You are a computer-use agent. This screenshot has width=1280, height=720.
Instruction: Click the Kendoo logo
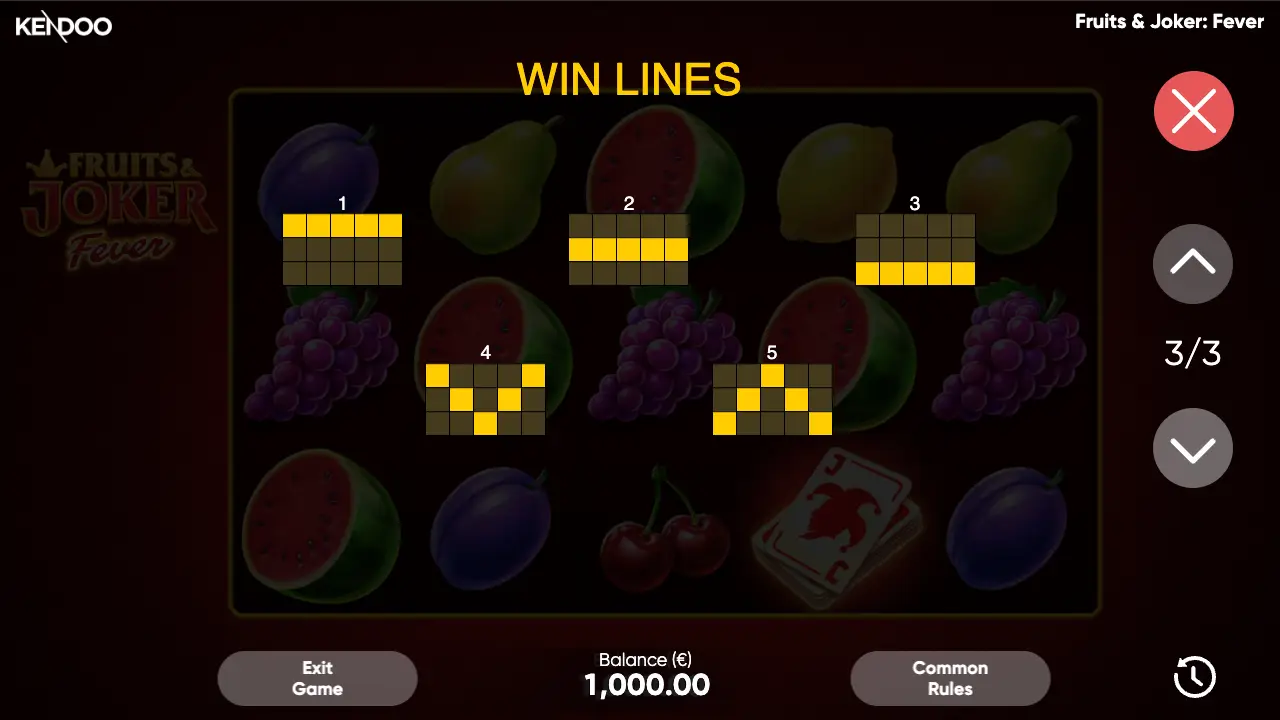(x=63, y=27)
